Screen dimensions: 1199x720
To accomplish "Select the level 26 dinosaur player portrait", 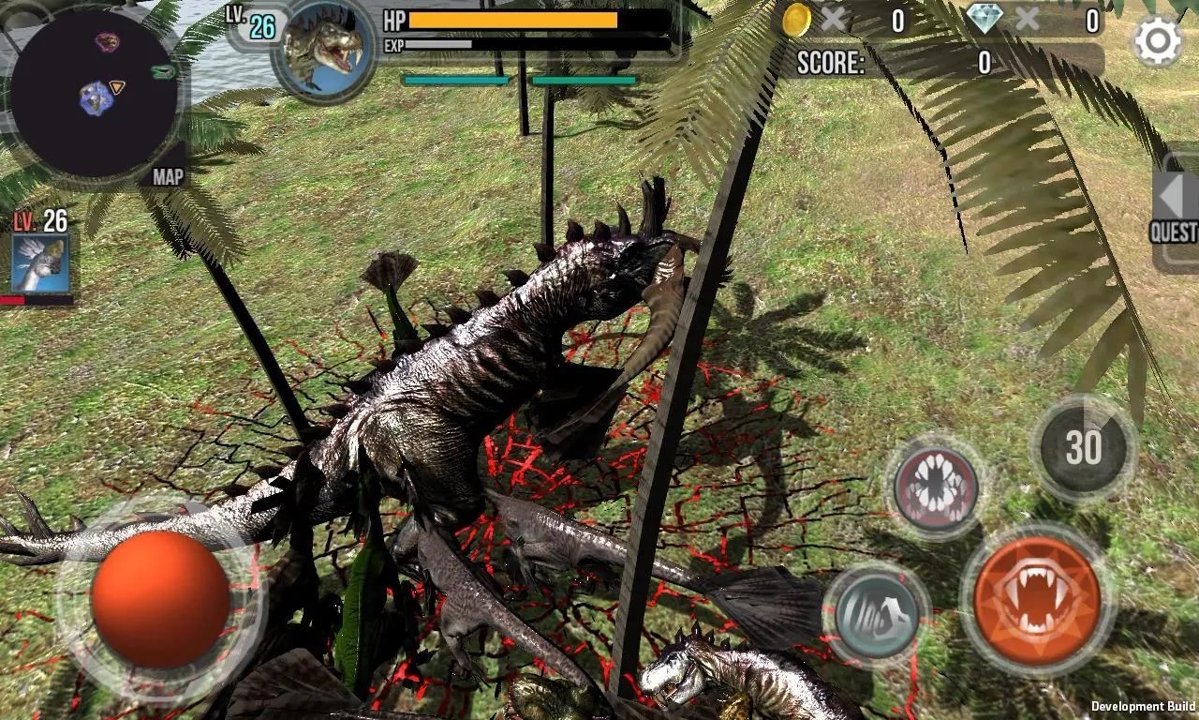I will [323, 50].
